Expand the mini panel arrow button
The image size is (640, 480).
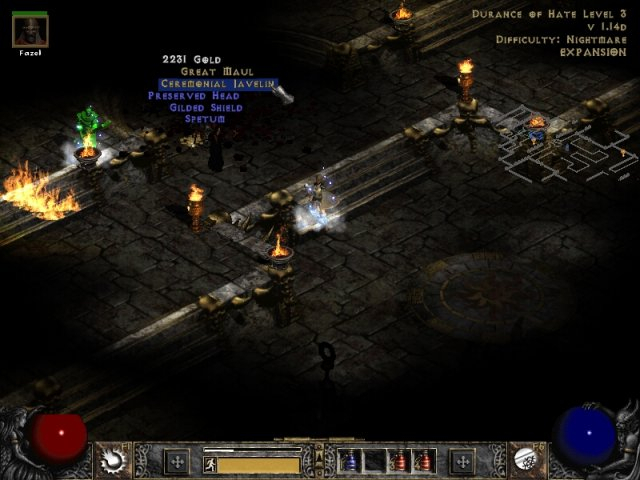coord(320,461)
